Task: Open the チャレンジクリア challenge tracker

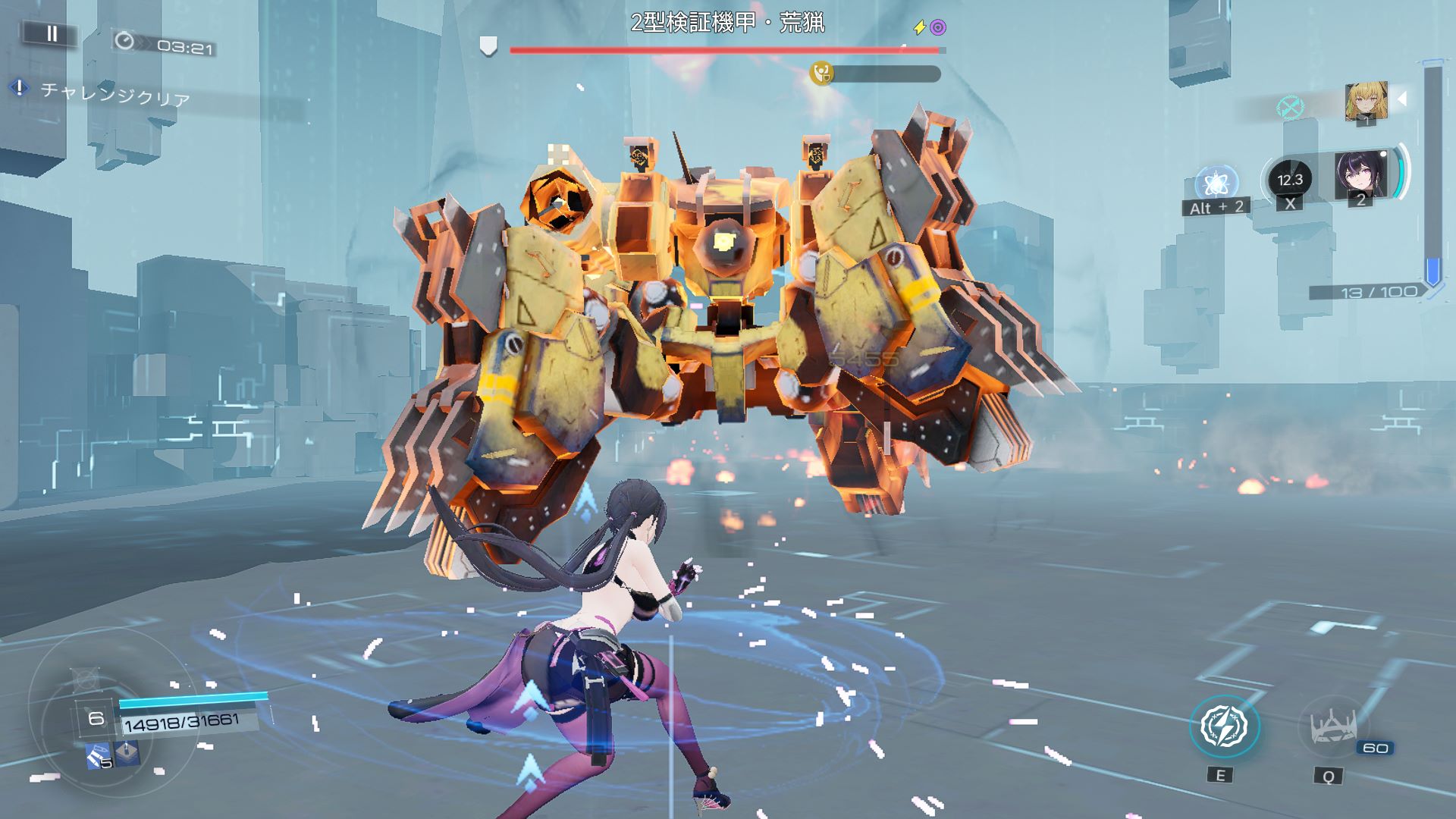Action: [x=114, y=94]
